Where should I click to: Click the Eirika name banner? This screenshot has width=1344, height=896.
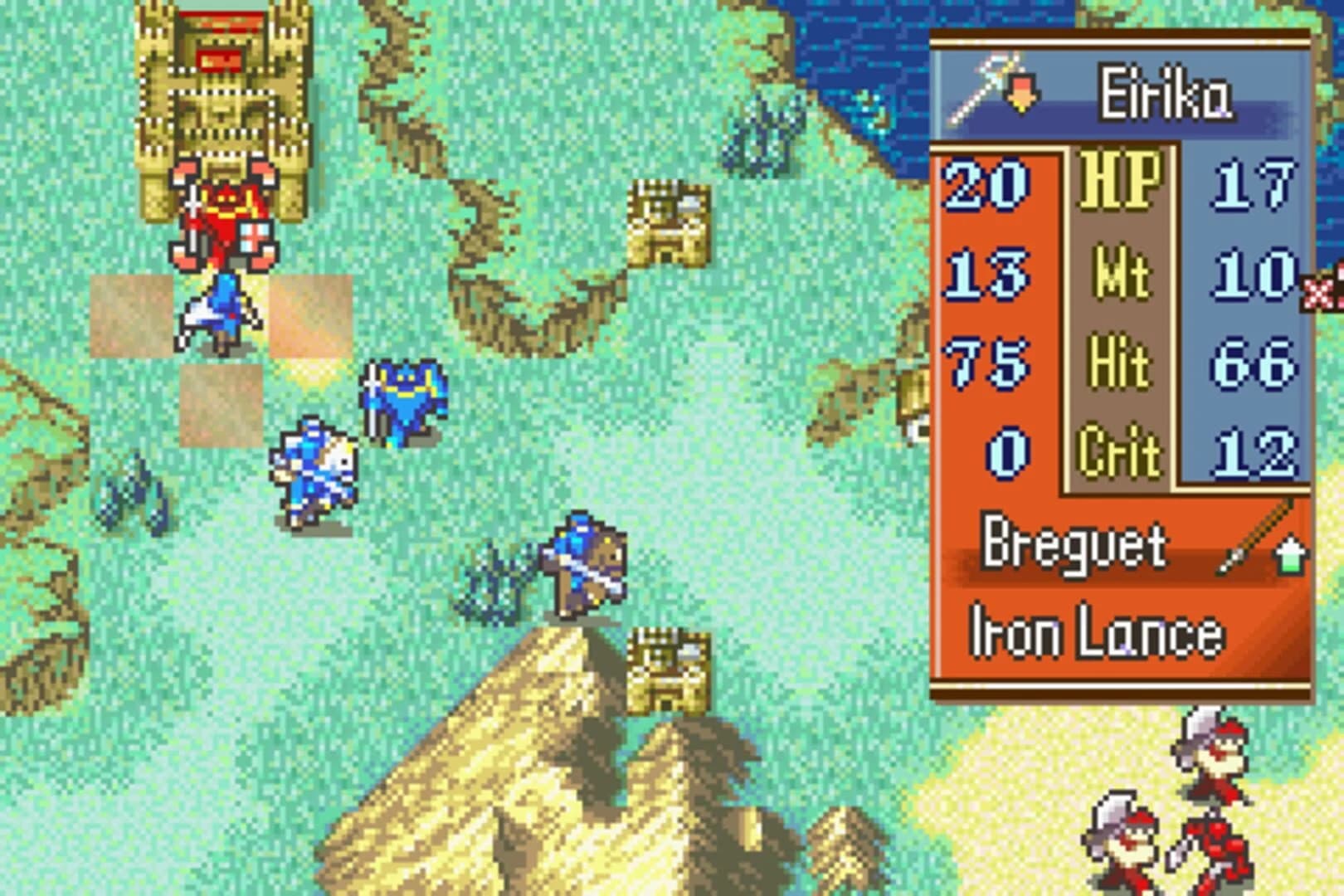click(1166, 91)
